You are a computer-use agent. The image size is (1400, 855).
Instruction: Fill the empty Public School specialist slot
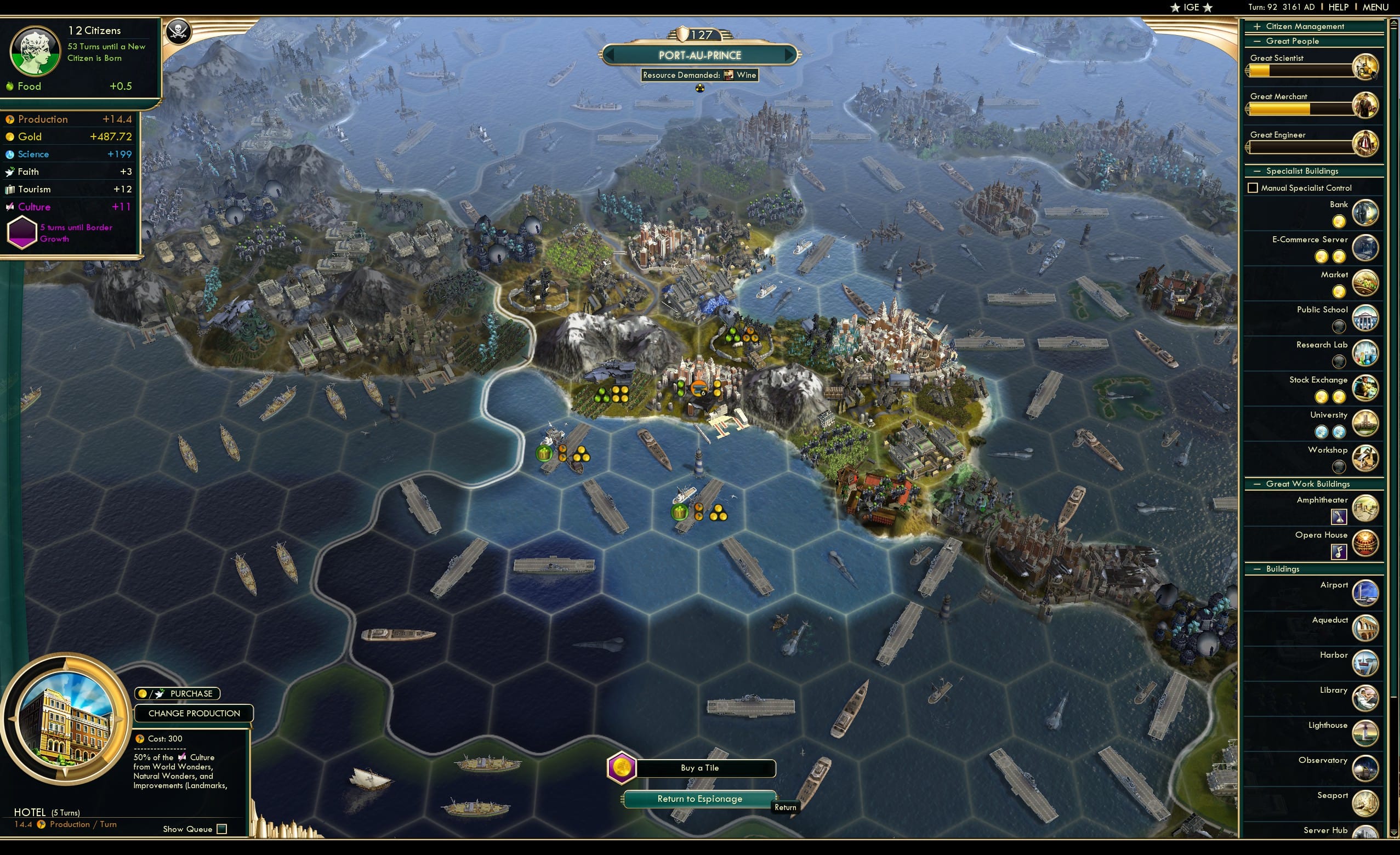click(x=1339, y=326)
